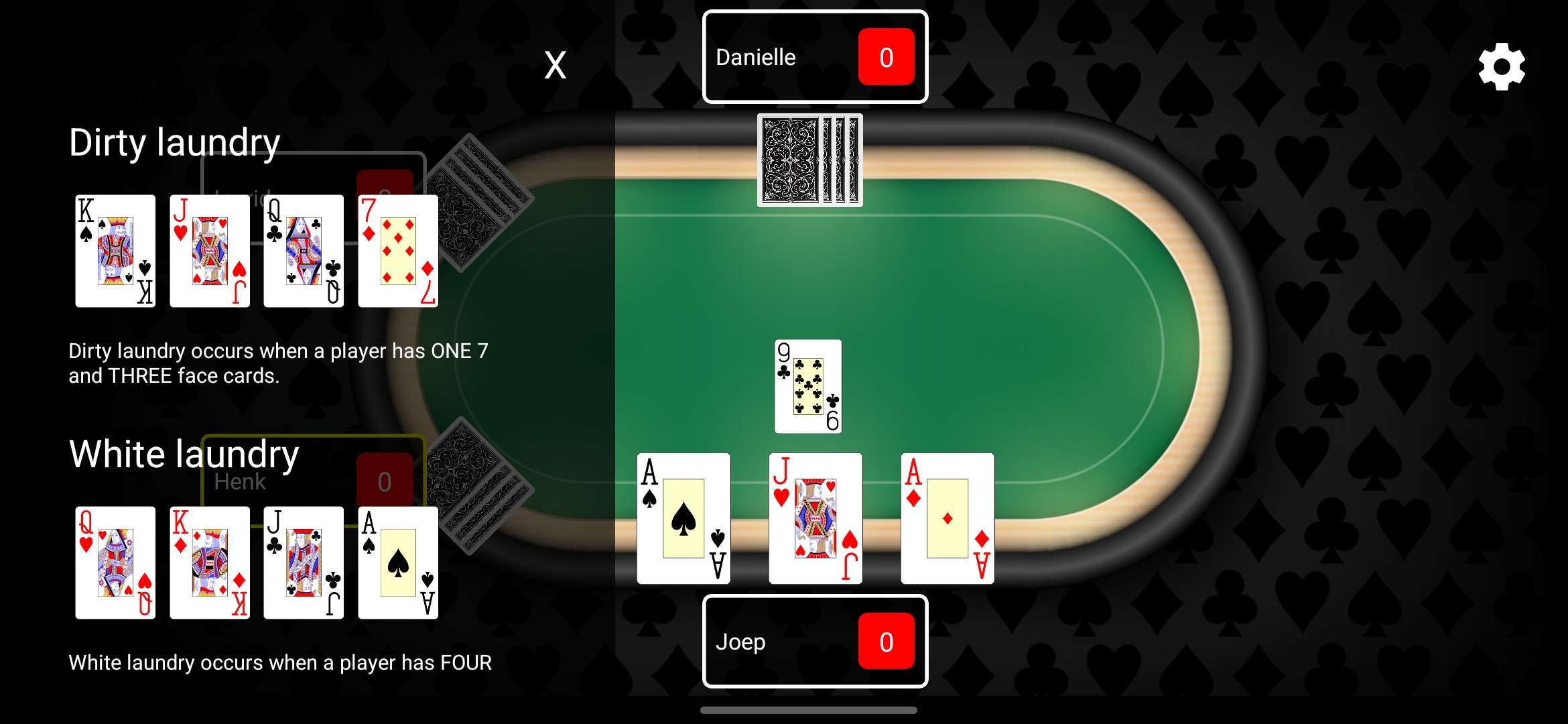Open the settings gear
The image size is (1568, 724).
point(1501,65)
